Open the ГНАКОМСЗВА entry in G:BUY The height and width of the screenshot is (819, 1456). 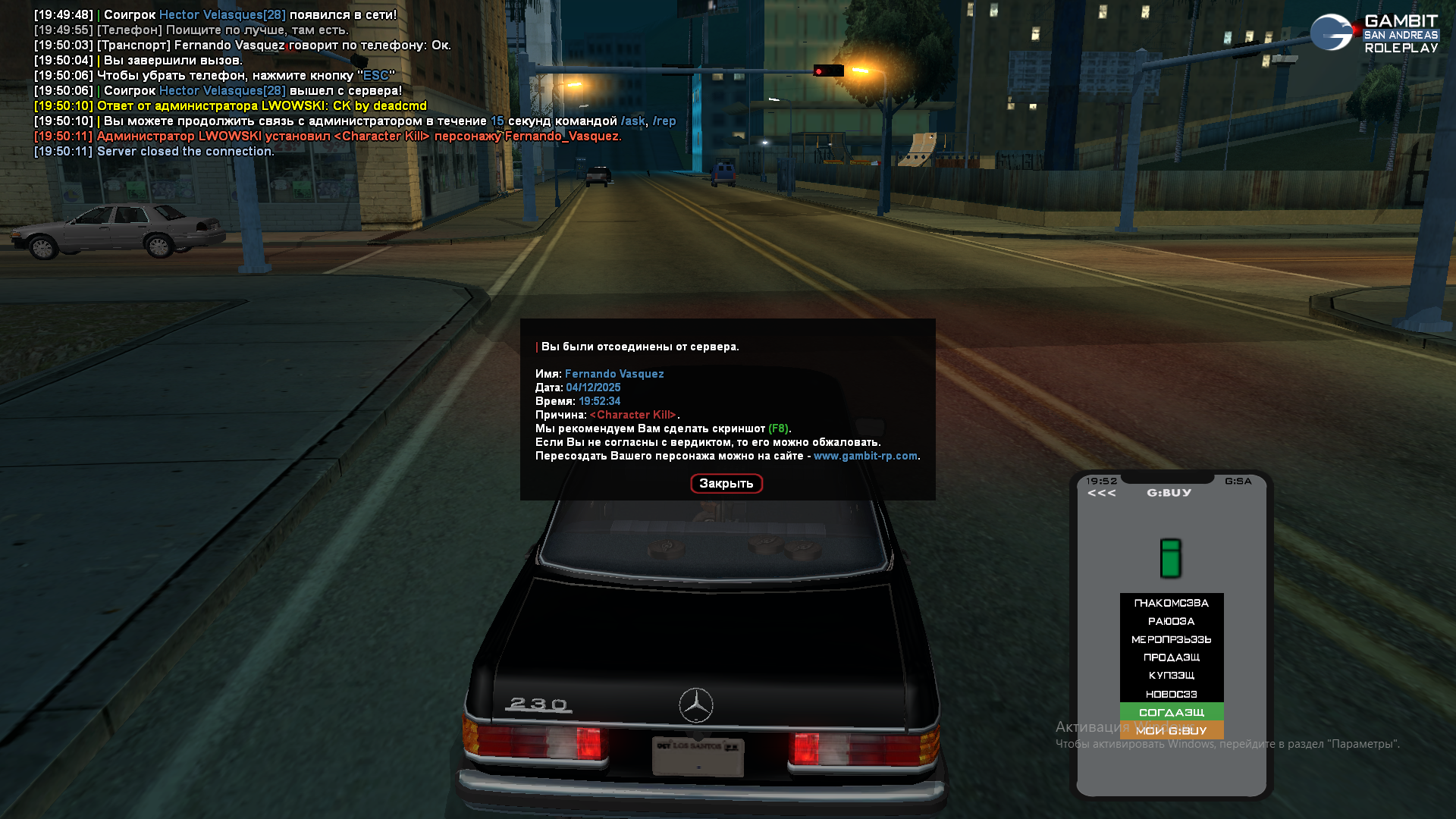pos(1171,603)
